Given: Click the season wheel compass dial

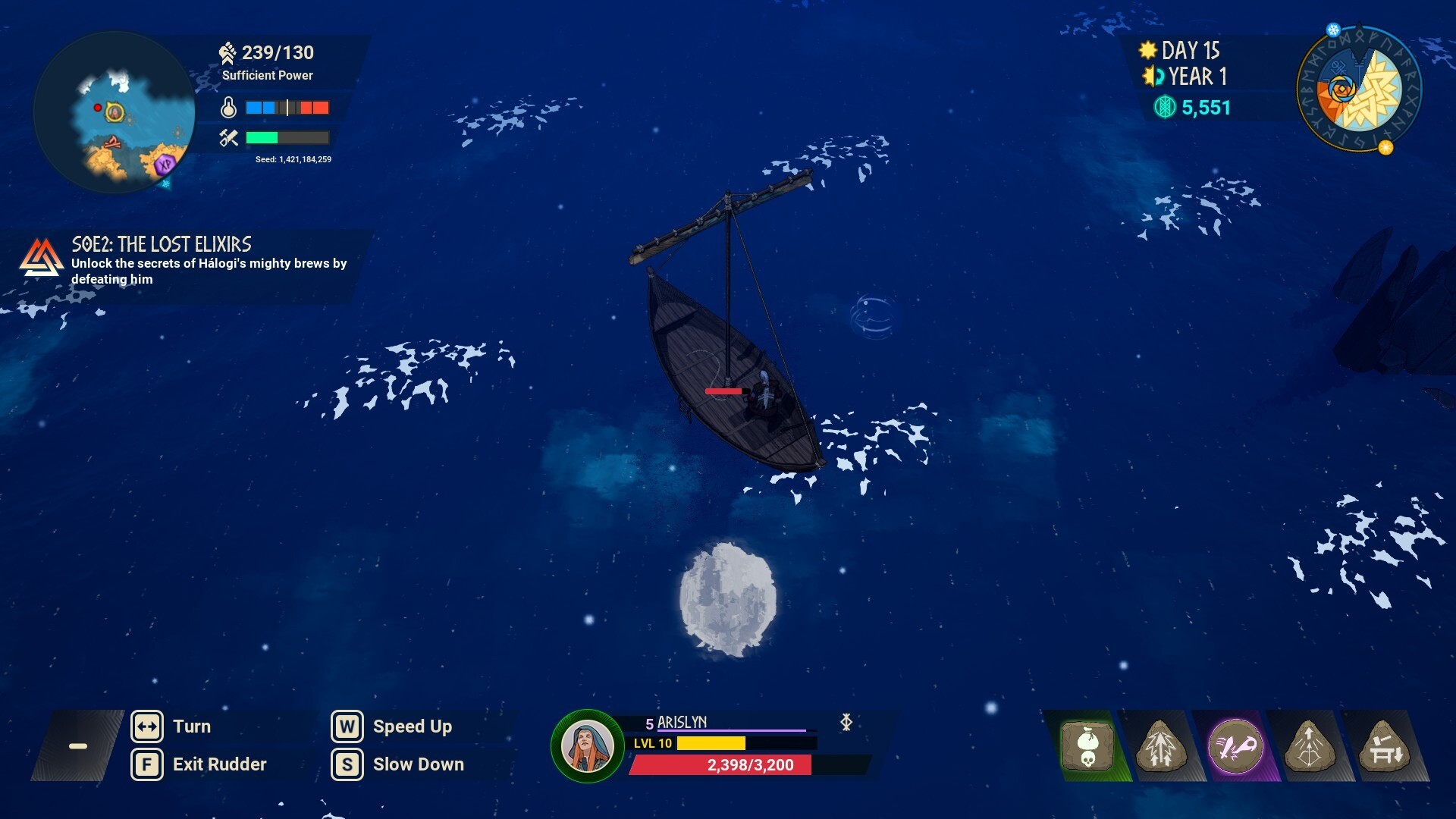Looking at the screenshot, I should pyautogui.click(x=1359, y=90).
